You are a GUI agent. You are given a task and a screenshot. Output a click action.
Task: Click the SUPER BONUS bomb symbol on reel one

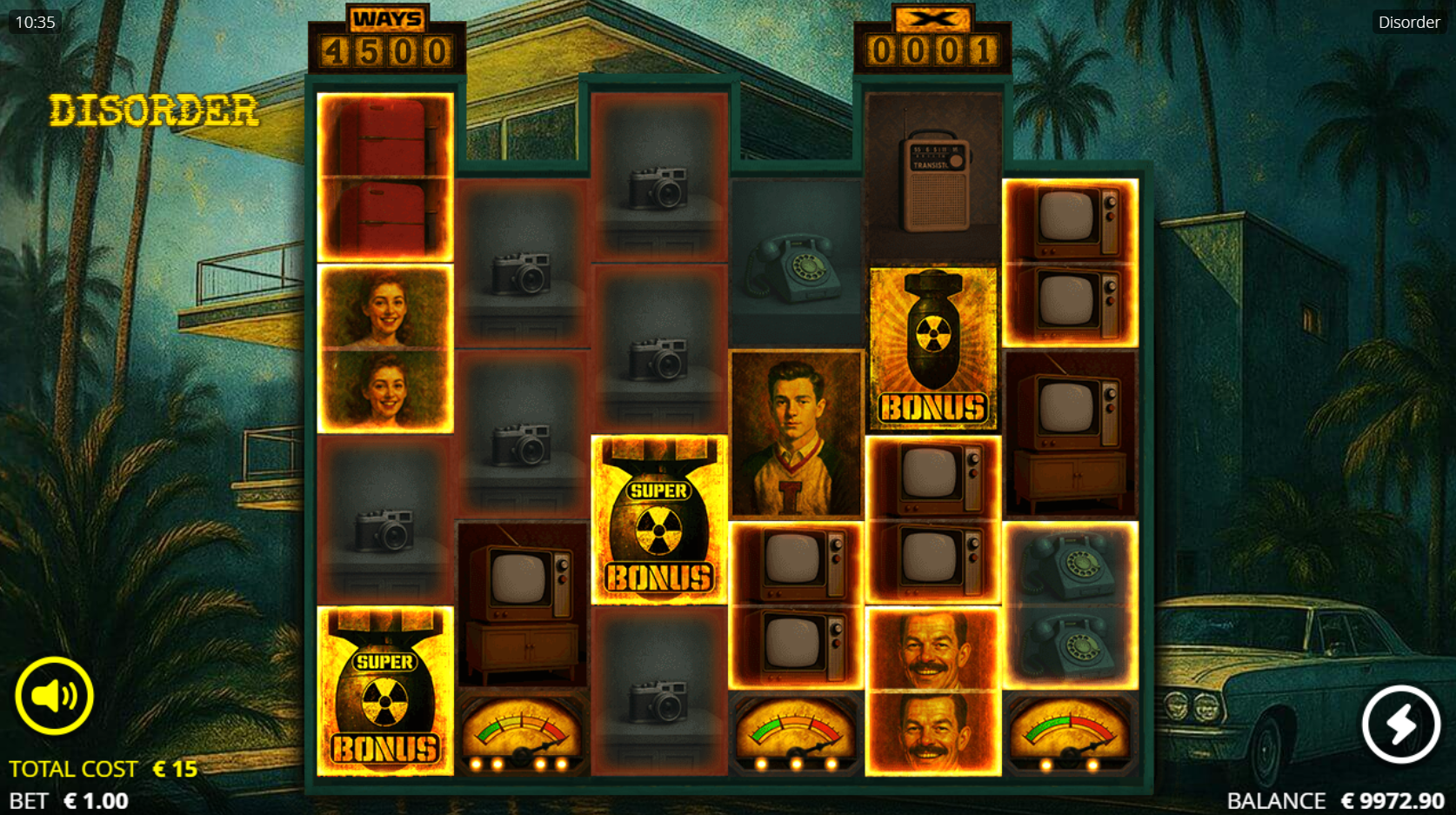pos(383,691)
